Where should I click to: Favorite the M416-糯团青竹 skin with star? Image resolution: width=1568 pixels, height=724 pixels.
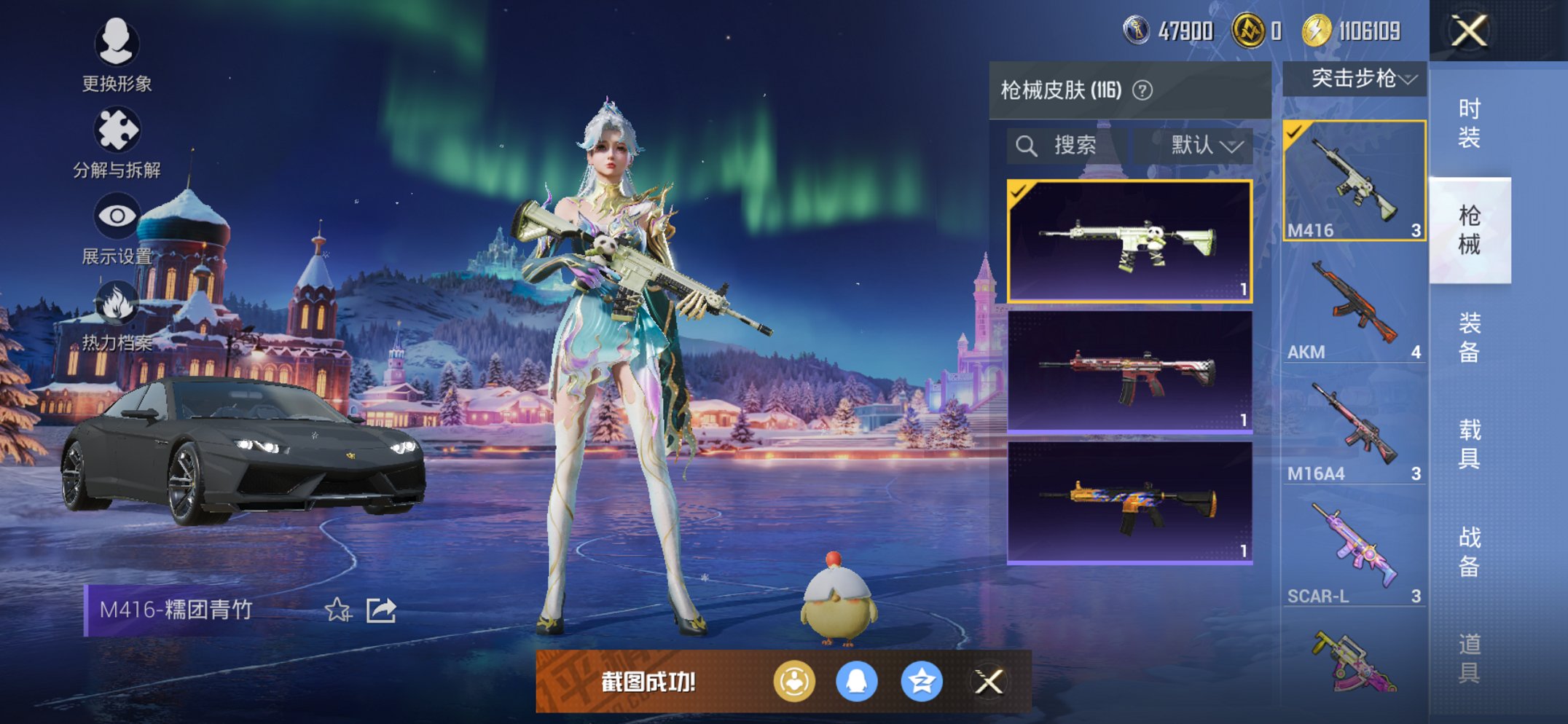pyautogui.click(x=338, y=610)
